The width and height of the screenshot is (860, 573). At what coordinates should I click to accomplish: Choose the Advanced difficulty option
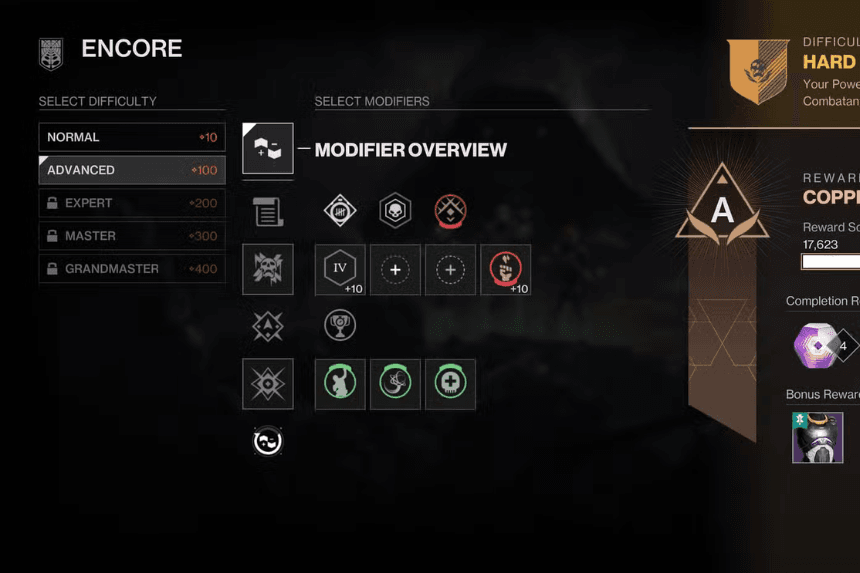(x=131, y=170)
